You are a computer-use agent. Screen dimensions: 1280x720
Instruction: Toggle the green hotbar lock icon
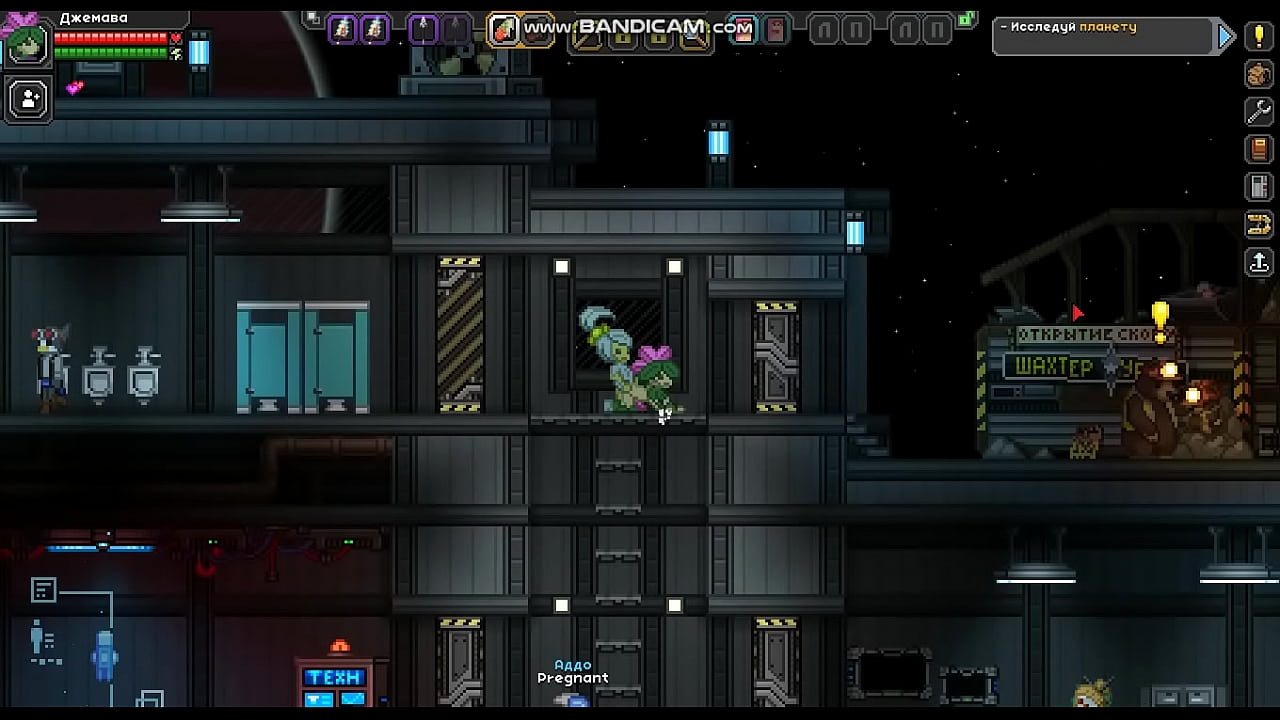click(x=965, y=19)
